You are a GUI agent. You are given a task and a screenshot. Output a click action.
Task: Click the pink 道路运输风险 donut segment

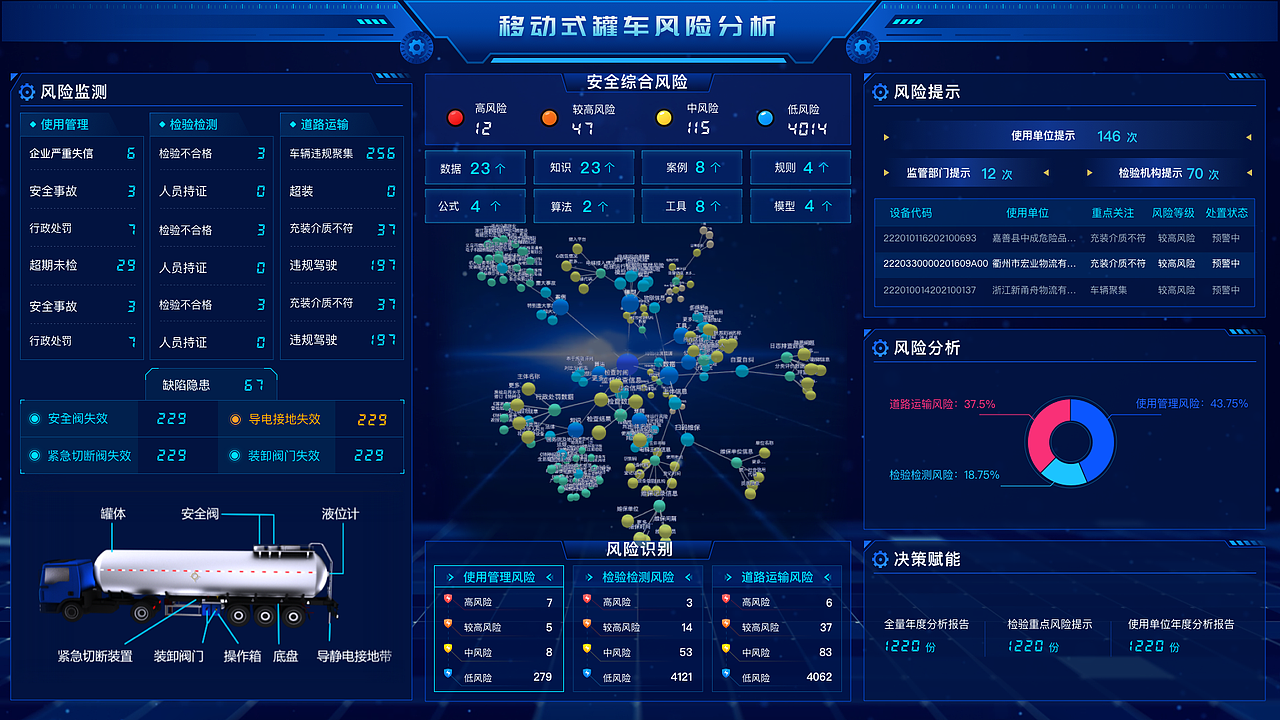coord(1040,425)
